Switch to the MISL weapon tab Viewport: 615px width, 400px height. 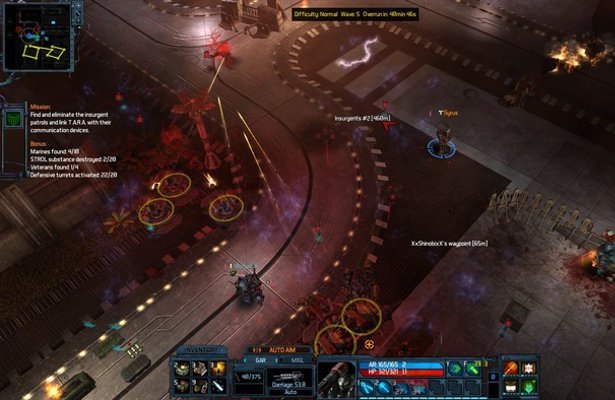[x=296, y=358]
